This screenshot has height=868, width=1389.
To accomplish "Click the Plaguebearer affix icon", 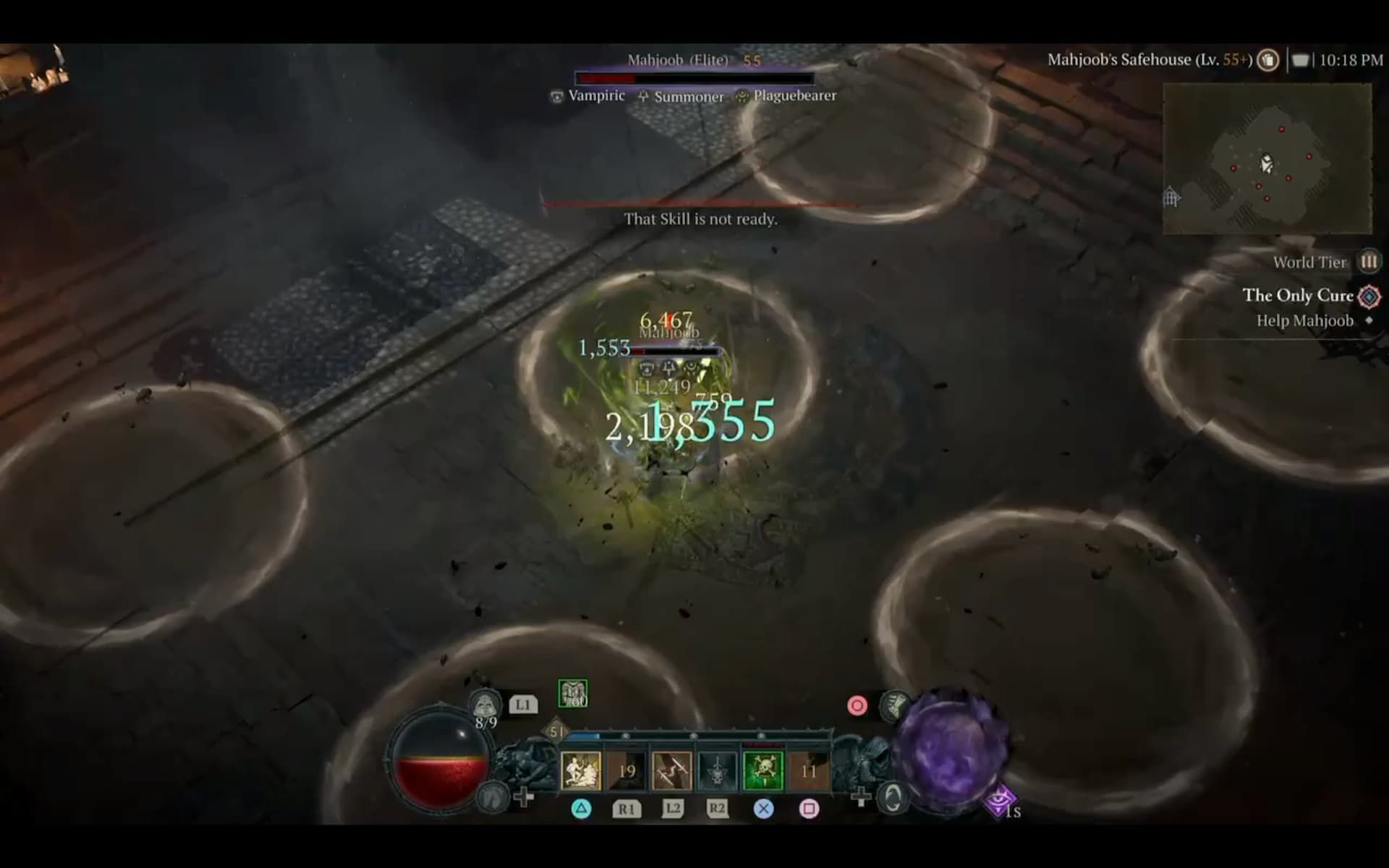I will coord(742,97).
